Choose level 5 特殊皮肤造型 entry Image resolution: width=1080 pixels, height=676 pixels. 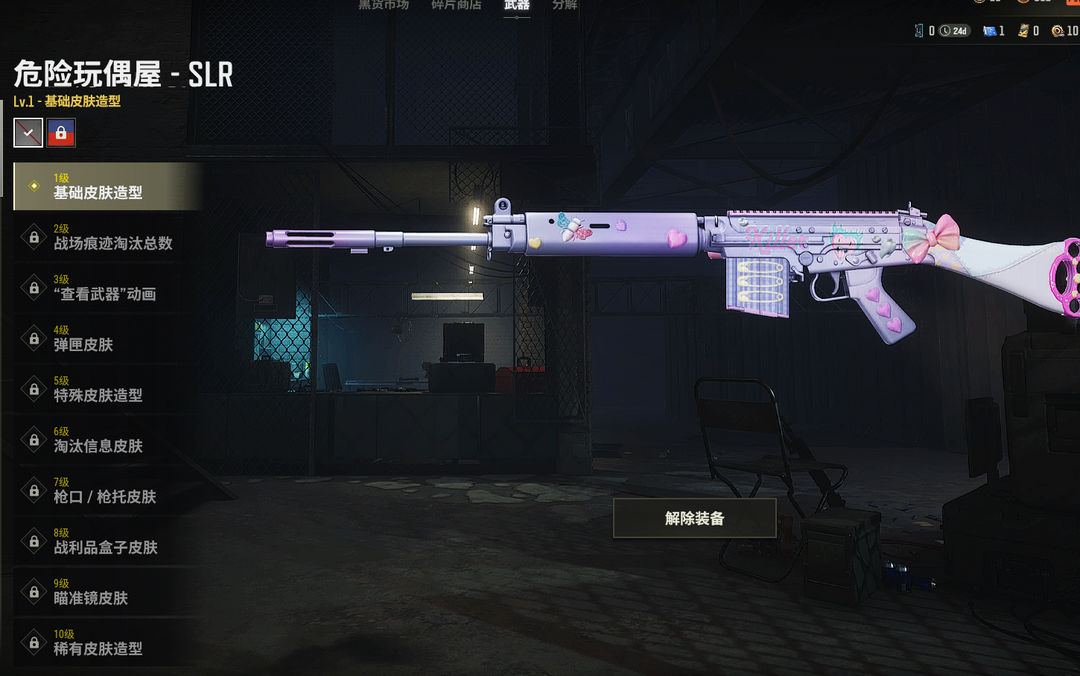pyautogui.click(x=107, y=389)
